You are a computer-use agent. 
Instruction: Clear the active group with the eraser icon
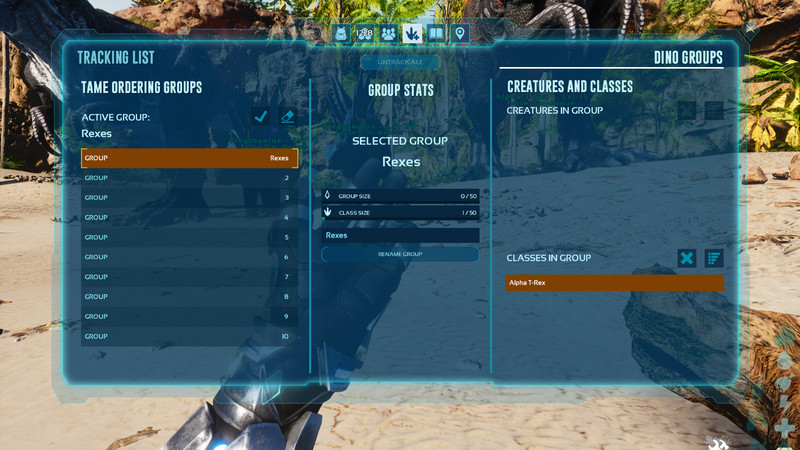(287, 117)
